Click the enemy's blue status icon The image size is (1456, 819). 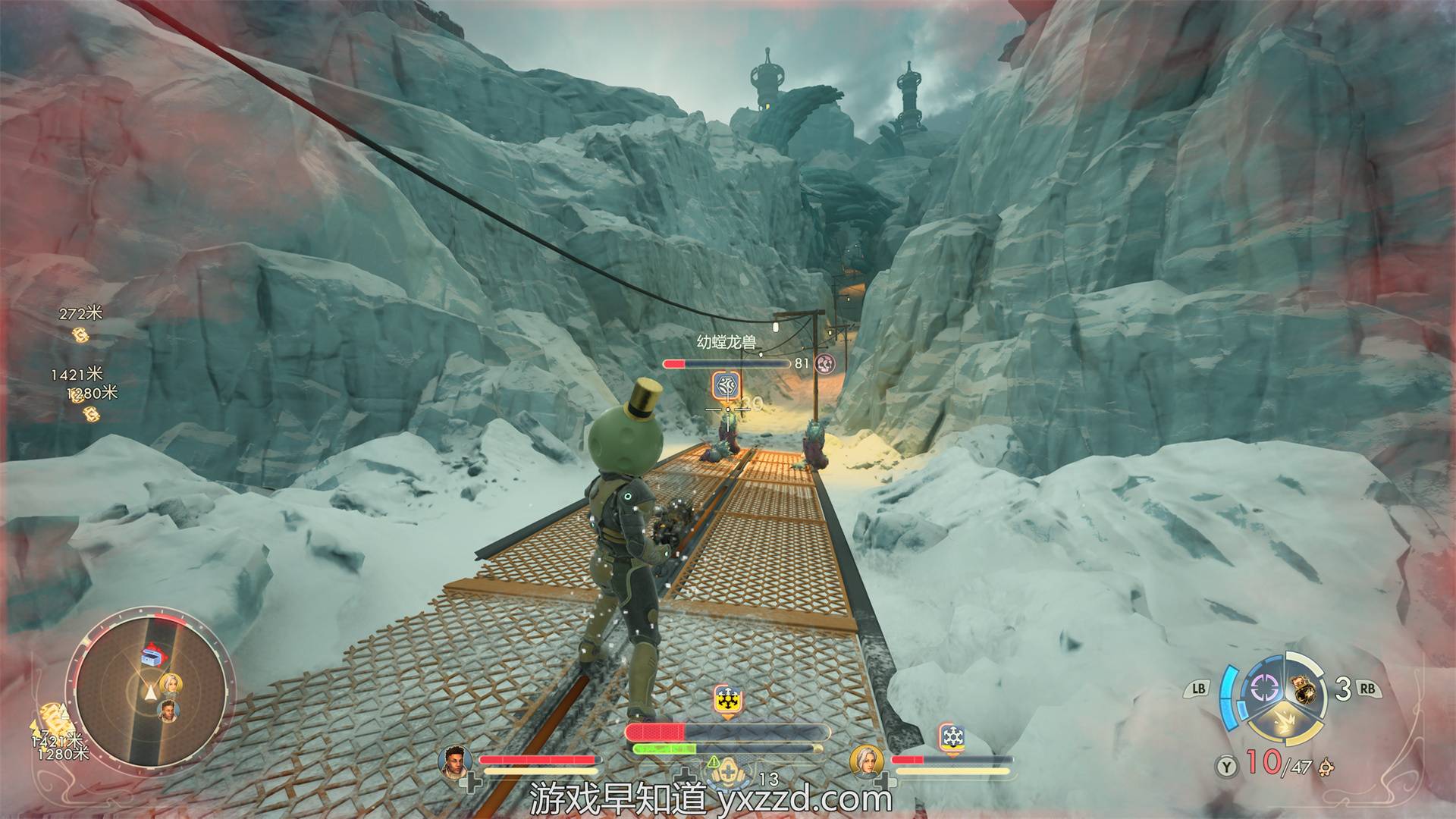[x=726, y=386]
